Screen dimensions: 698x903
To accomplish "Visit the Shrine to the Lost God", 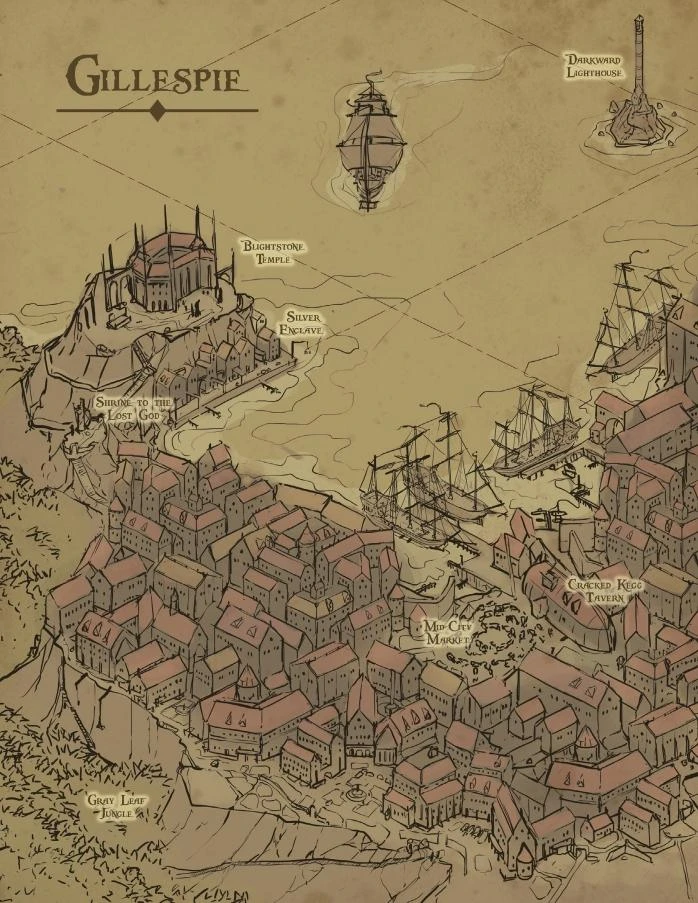I will pyautogui.click(x=133, y=408).
